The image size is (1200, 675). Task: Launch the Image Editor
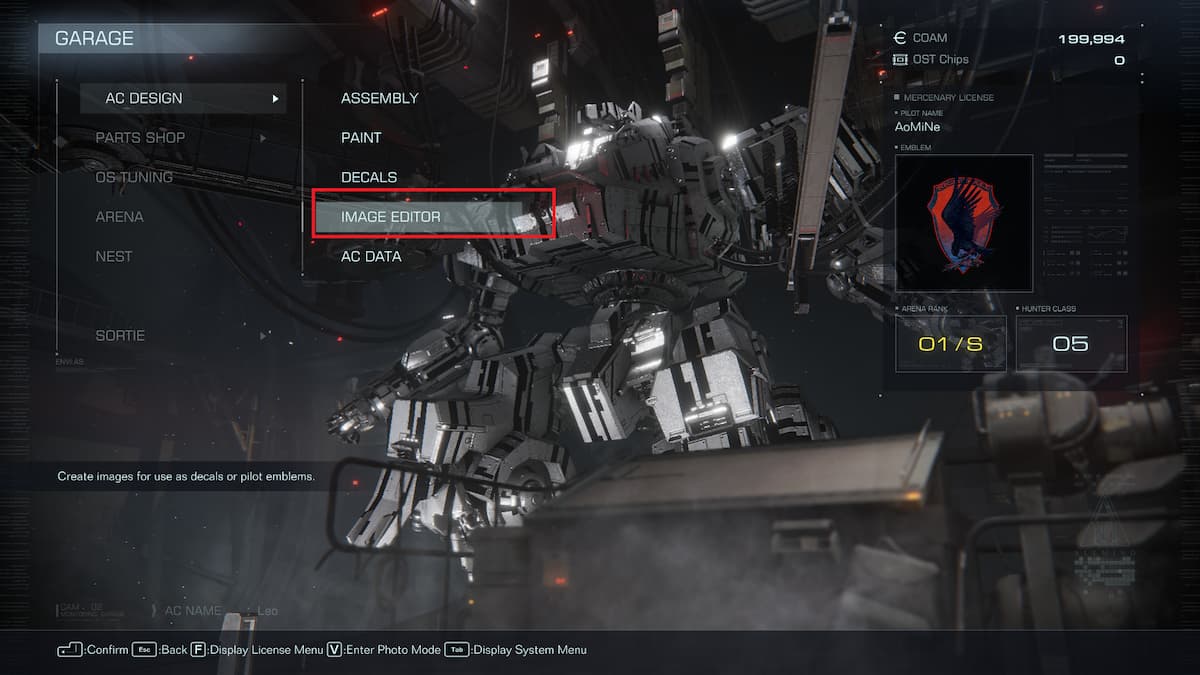[391, 217]
